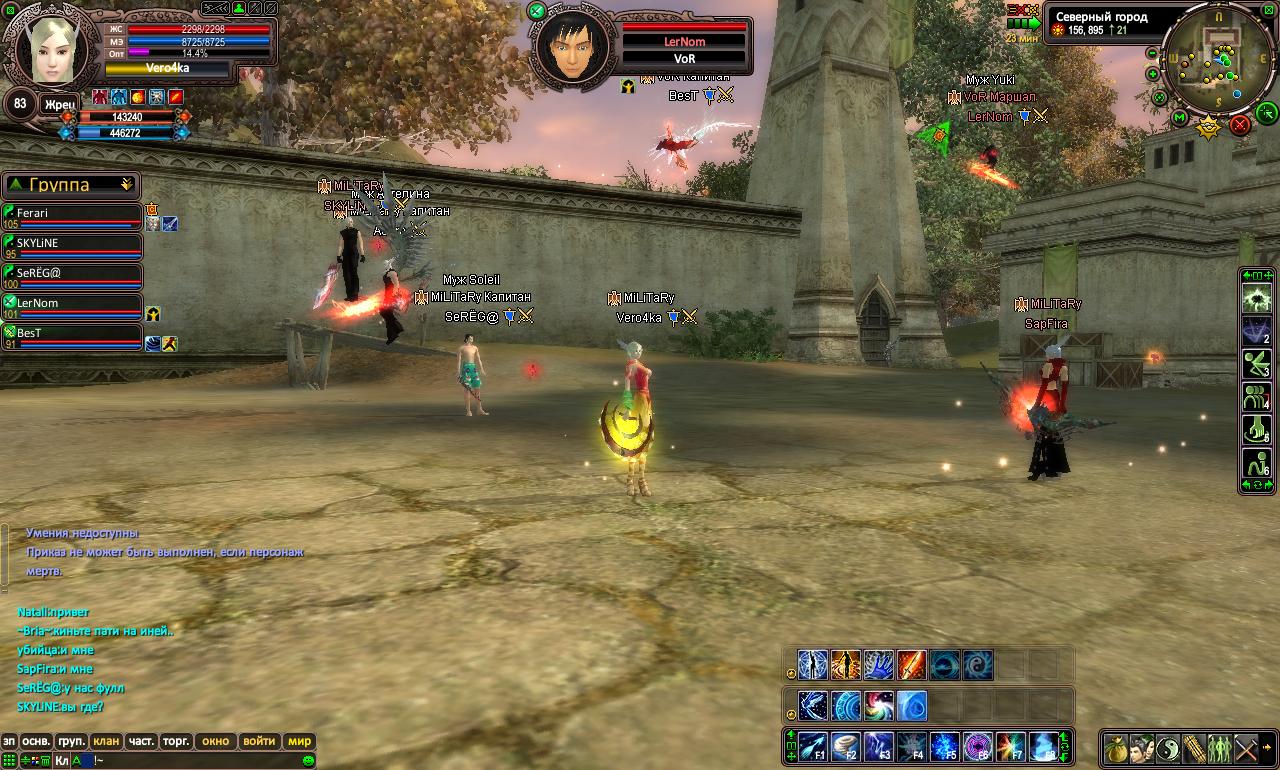Select party member Ferari in the group list

(70, 216)
